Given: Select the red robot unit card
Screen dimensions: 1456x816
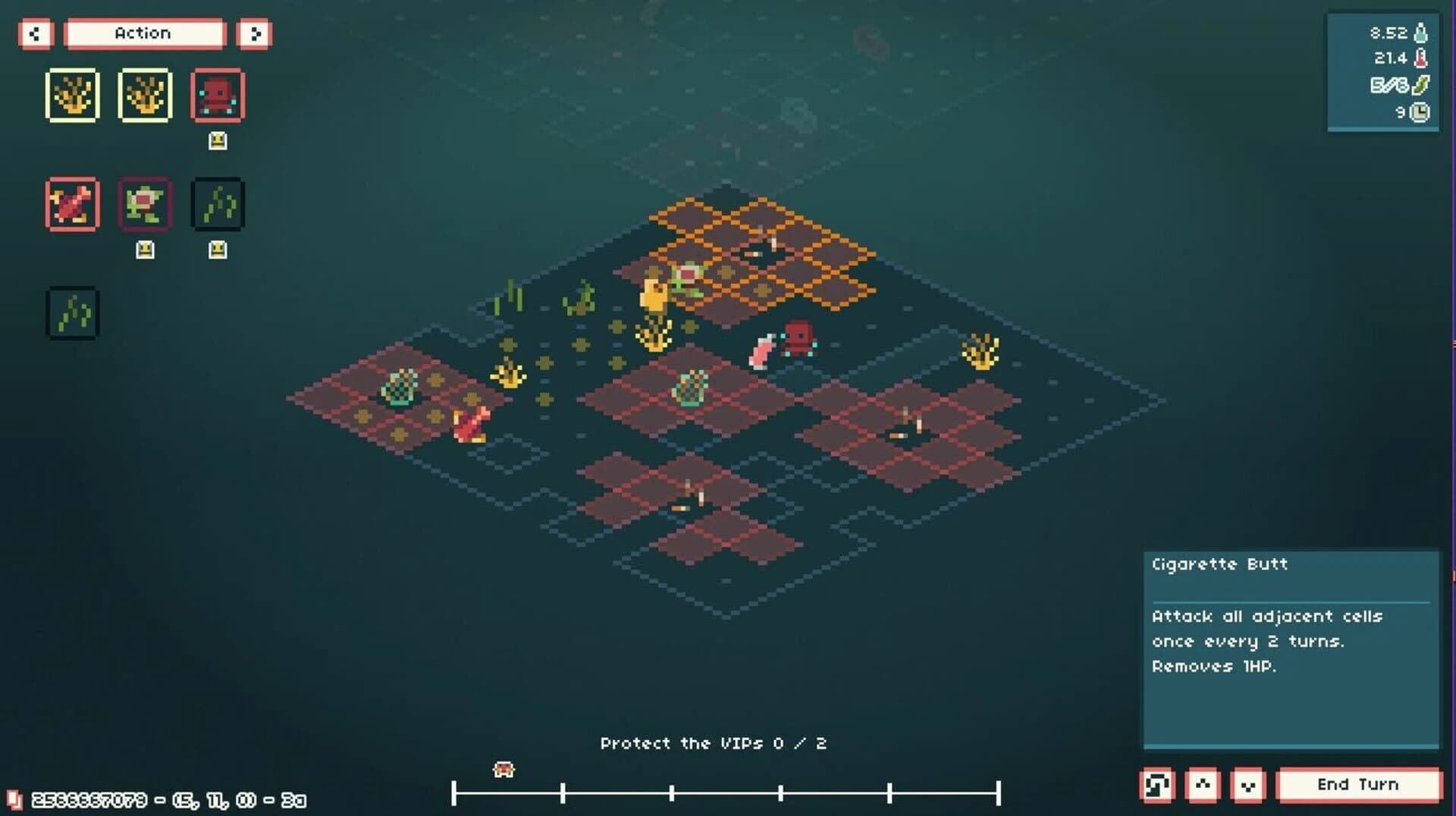Looking at the screenshot, I should click(x=219, y=94).
